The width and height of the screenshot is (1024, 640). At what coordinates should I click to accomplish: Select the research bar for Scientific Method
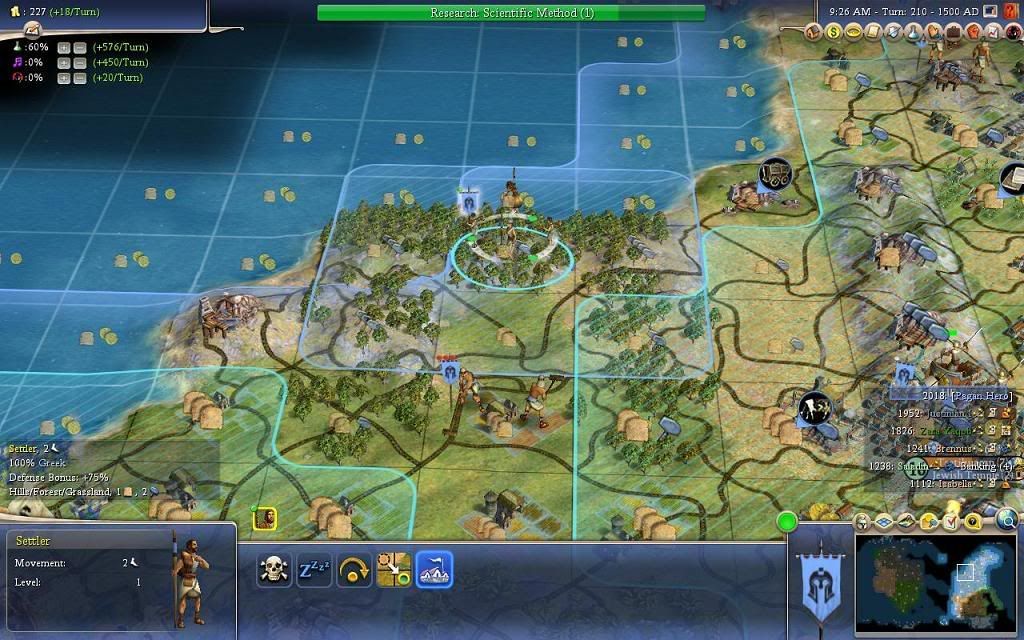[x=511, y=13]
